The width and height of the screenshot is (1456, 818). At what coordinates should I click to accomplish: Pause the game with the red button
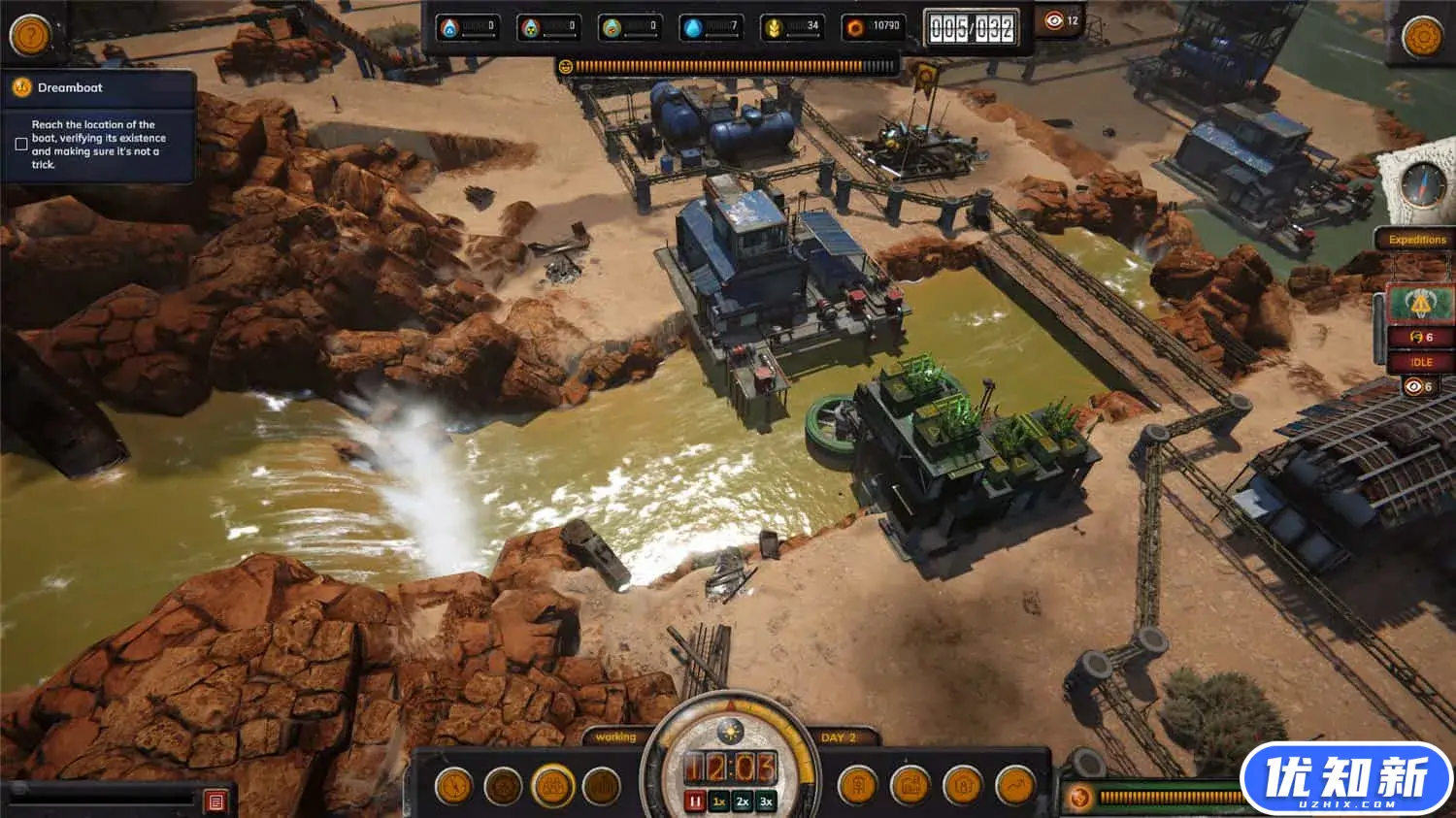click(695, 802)
